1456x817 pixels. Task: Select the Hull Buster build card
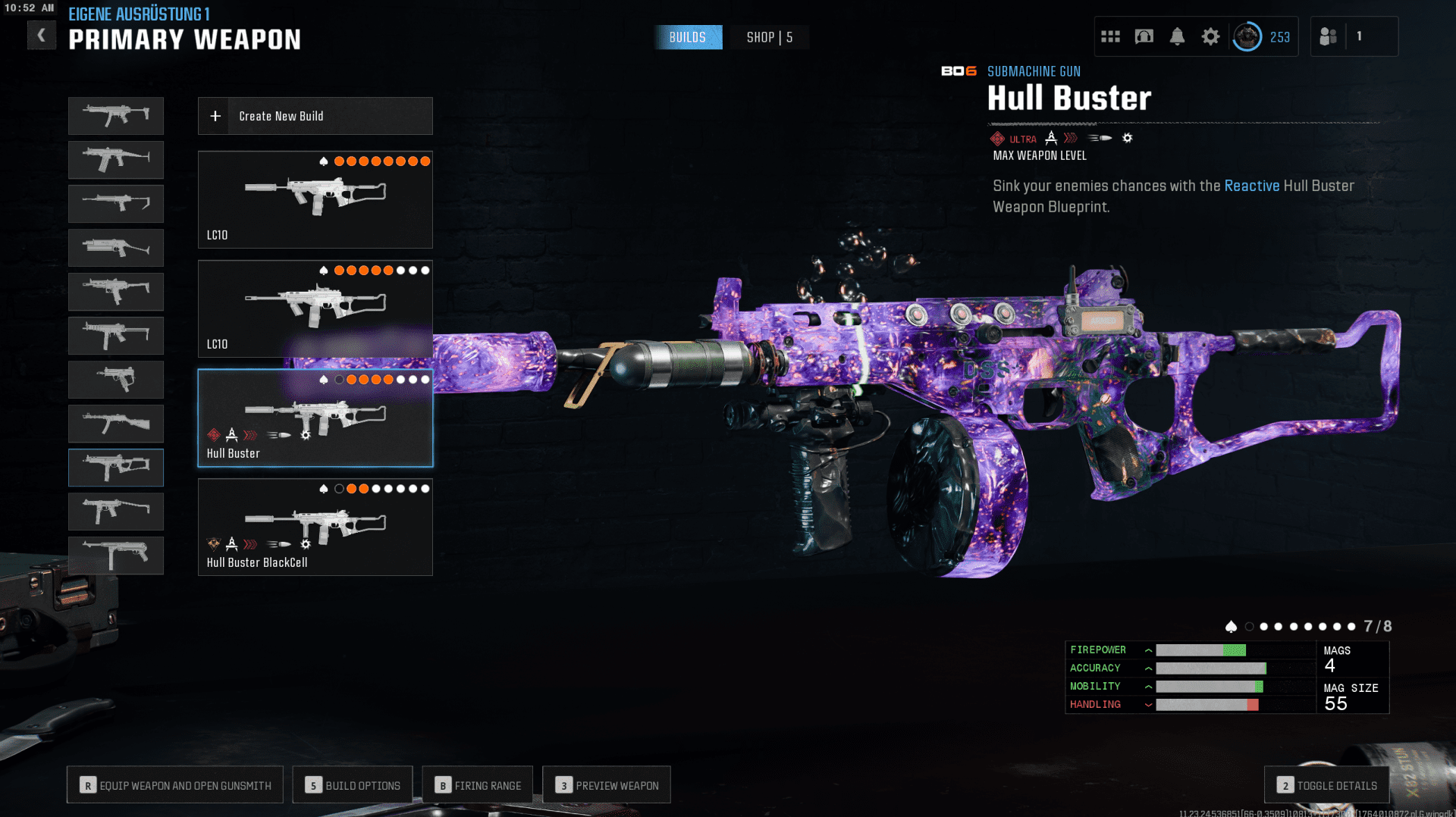(x=315, y=418)
